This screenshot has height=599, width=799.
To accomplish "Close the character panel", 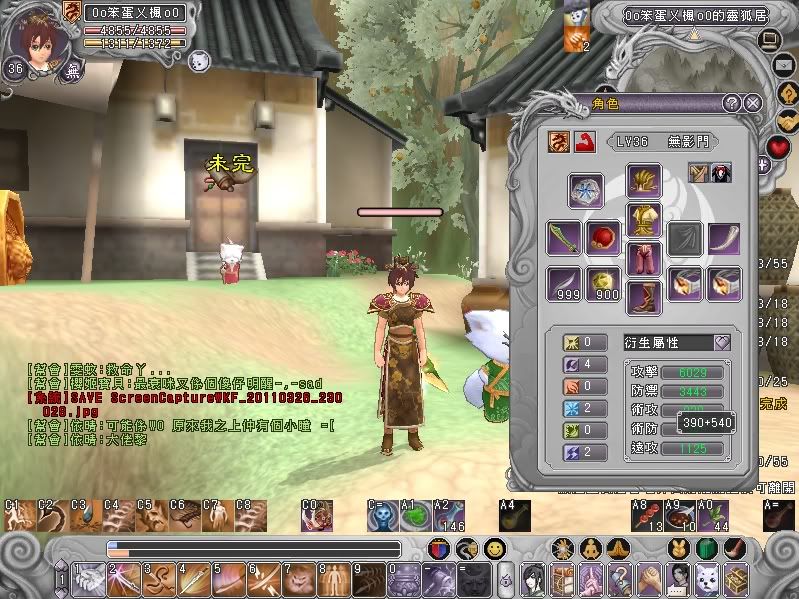I will 754,103.
